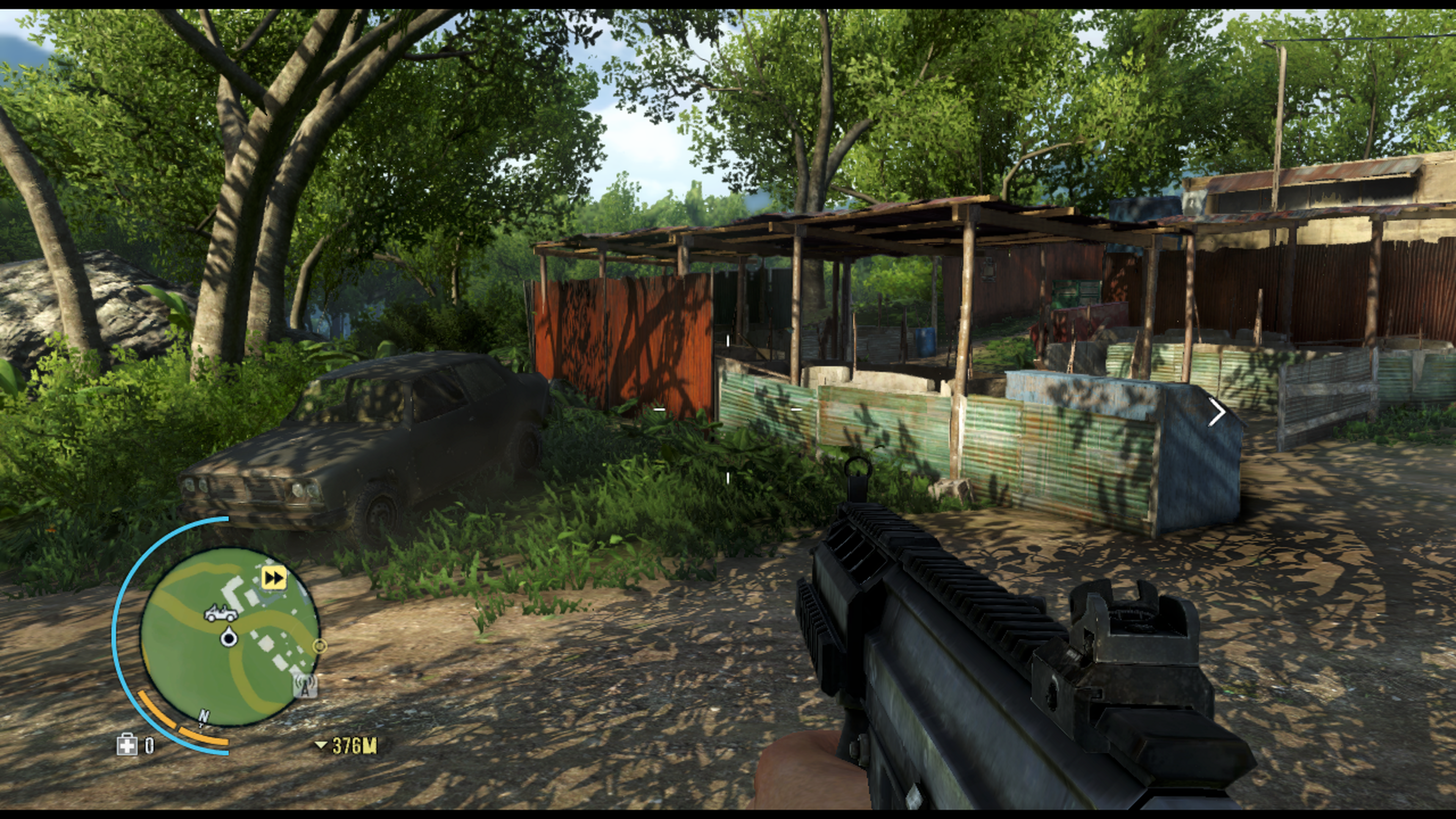The image size is (1456, 819).
Task: Click the yellow objective ring on minimap edge
Action: (x=320, y=646)
